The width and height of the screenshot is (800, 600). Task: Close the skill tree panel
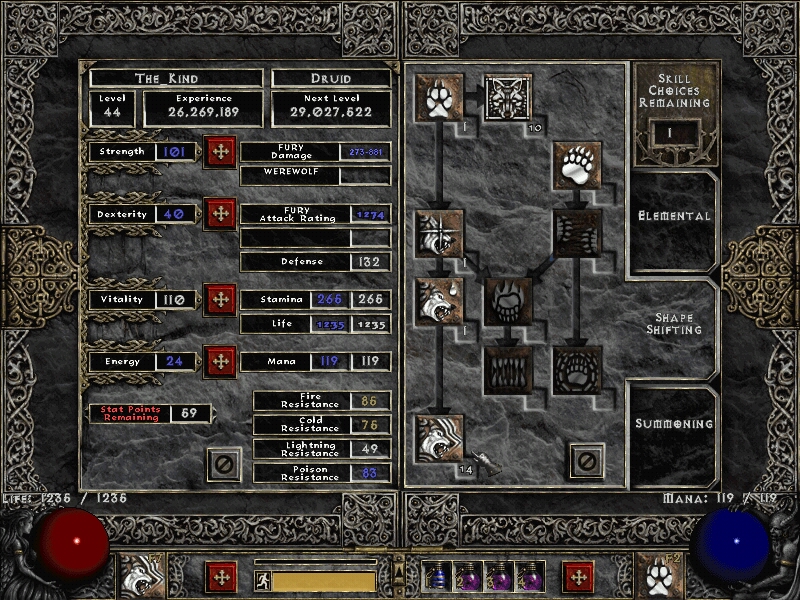point(587,461)
